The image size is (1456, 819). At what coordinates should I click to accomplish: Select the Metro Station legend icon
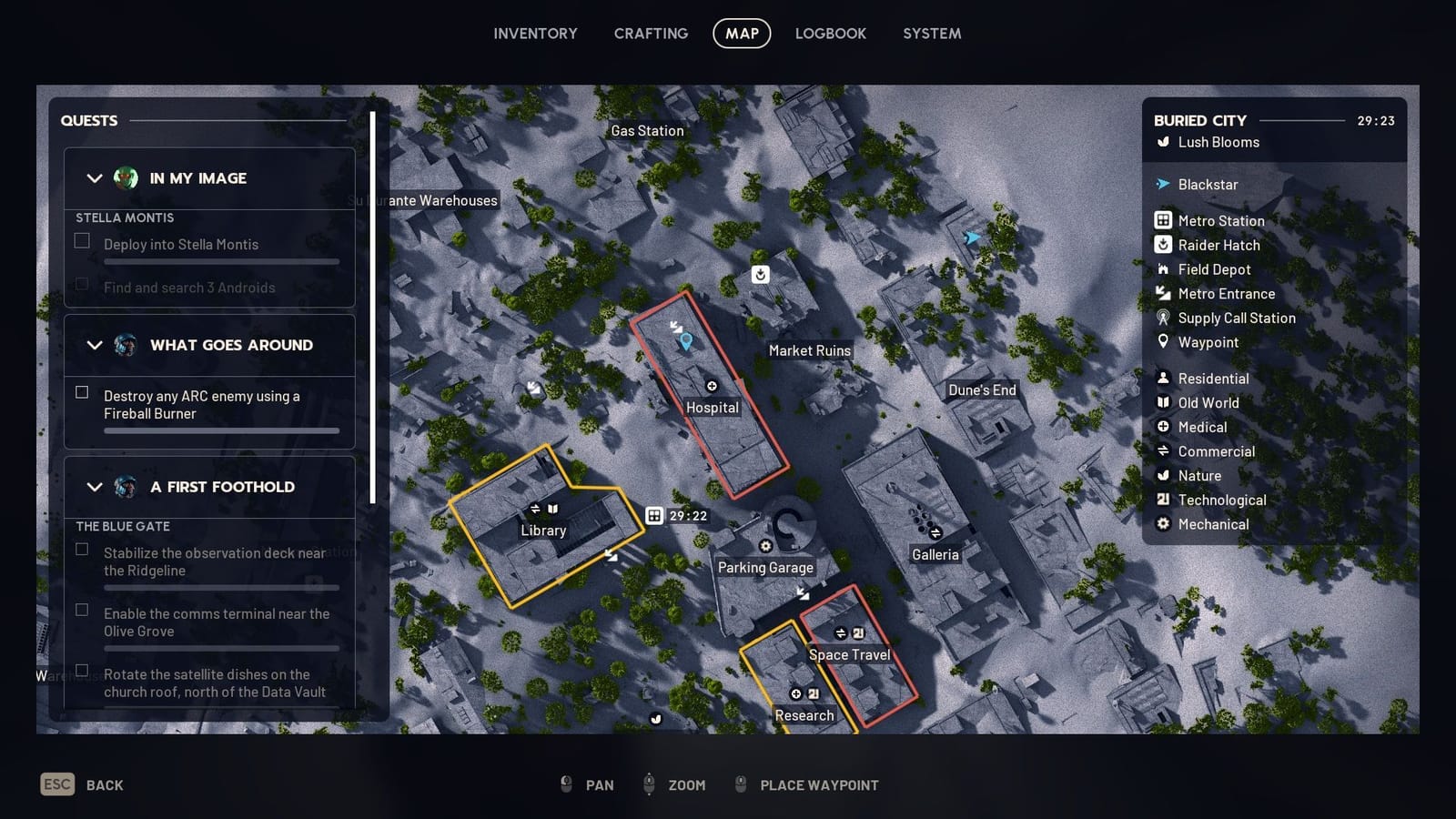[1162, 220]
